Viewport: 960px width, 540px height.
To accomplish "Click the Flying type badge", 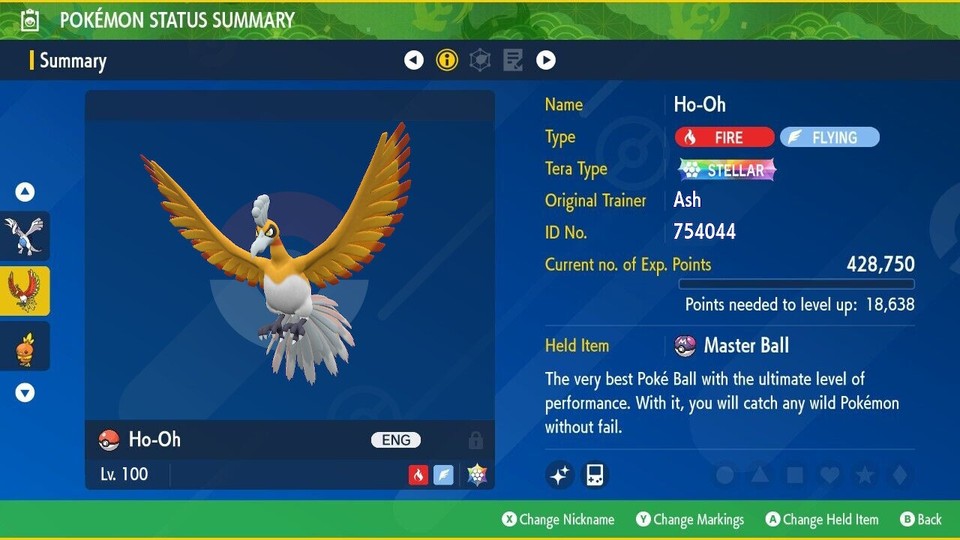I will [x=829, y=137].
